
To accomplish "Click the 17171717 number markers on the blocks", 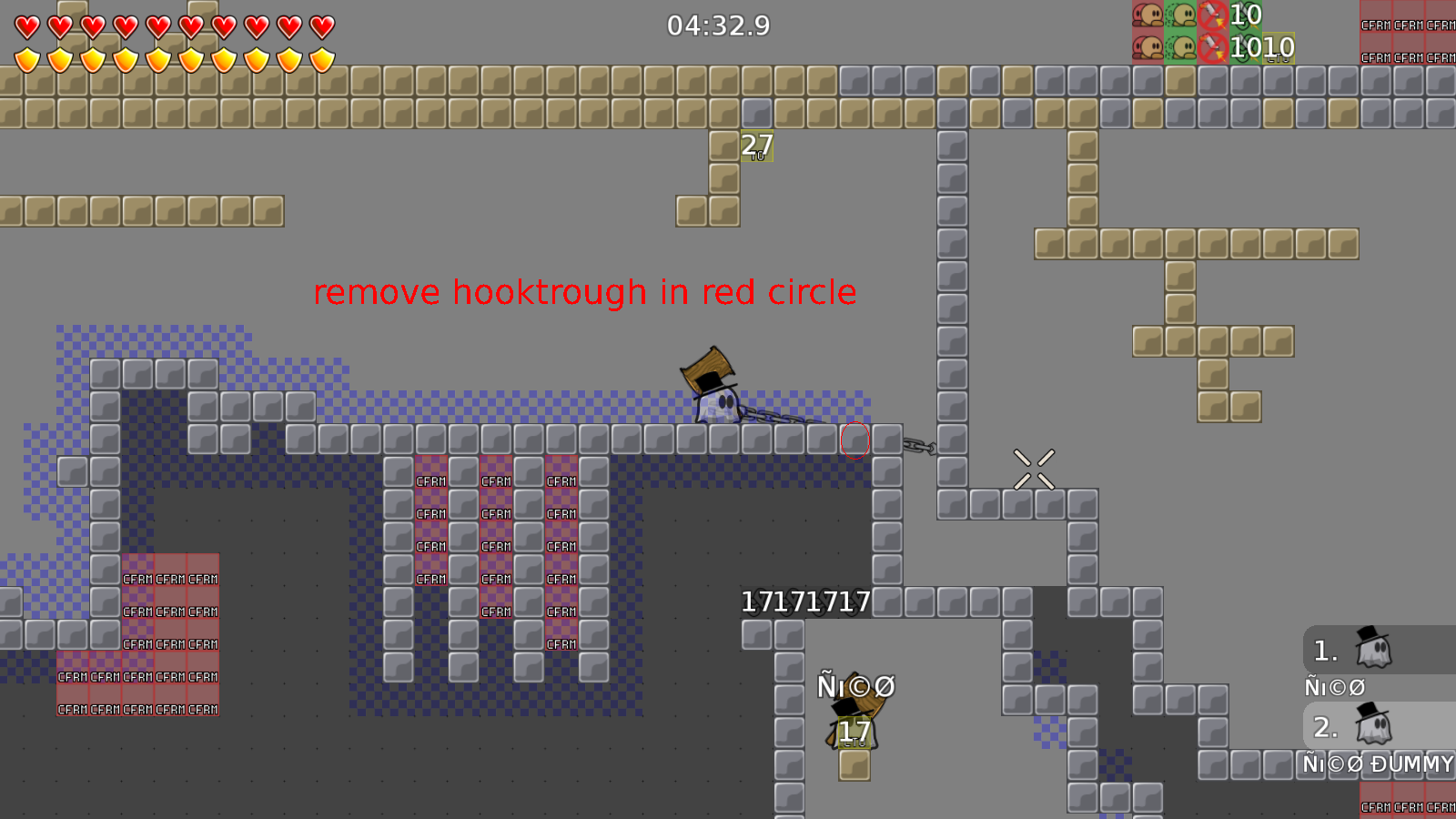I will pos(804,602).
